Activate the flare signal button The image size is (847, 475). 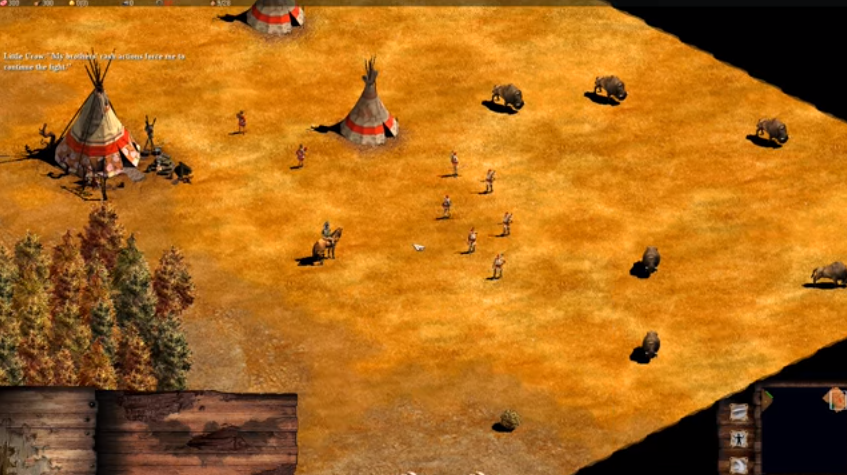738,412
